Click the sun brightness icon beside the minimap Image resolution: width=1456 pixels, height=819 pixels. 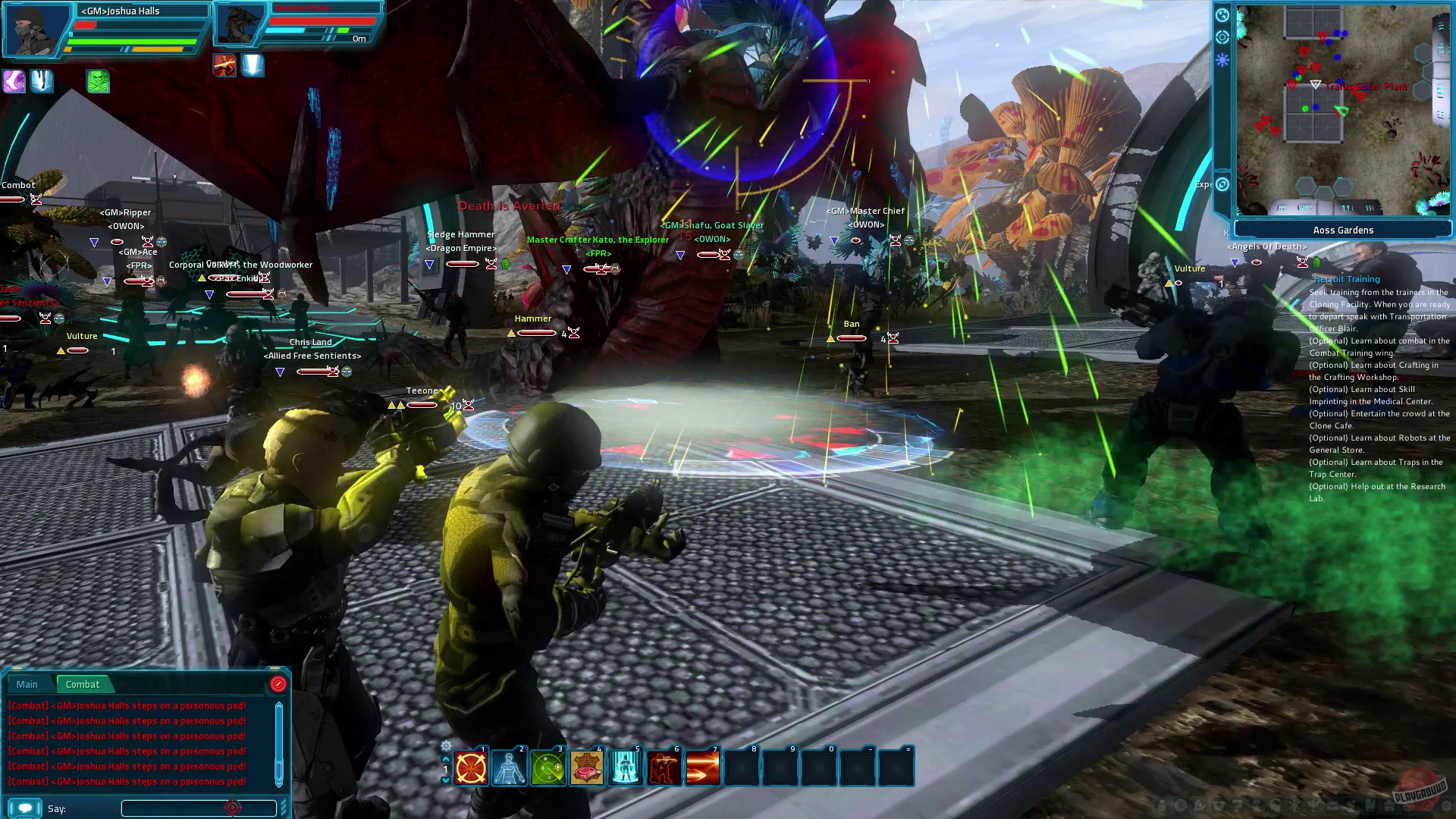(x=1222, y=59)
